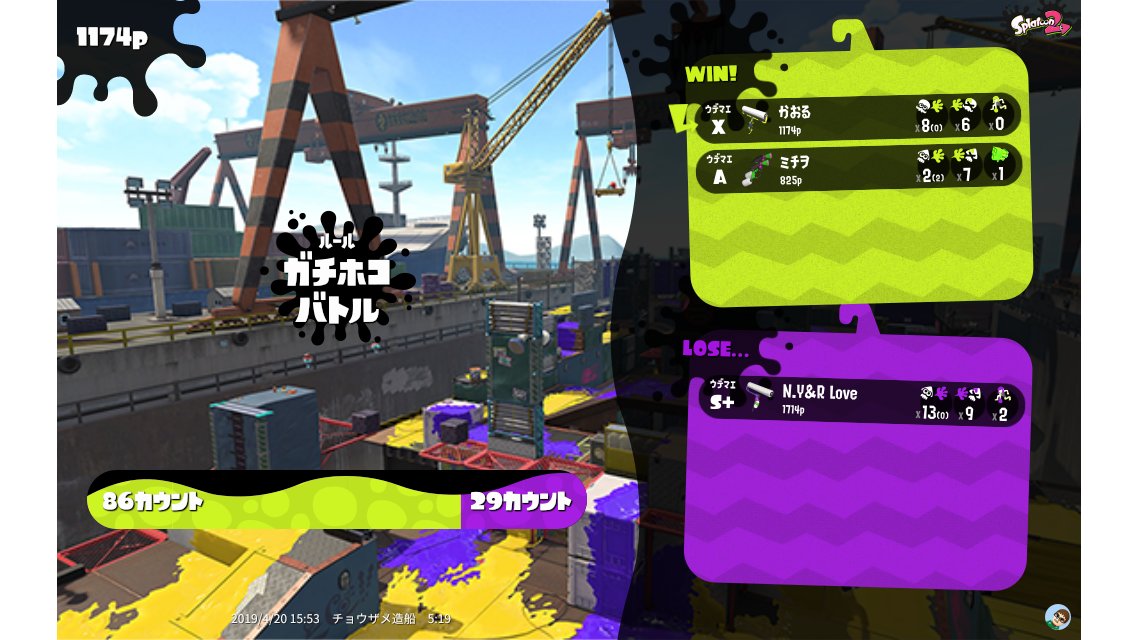
Task: Click the user avatar icon in the corner
Action: click(1057, 616)
